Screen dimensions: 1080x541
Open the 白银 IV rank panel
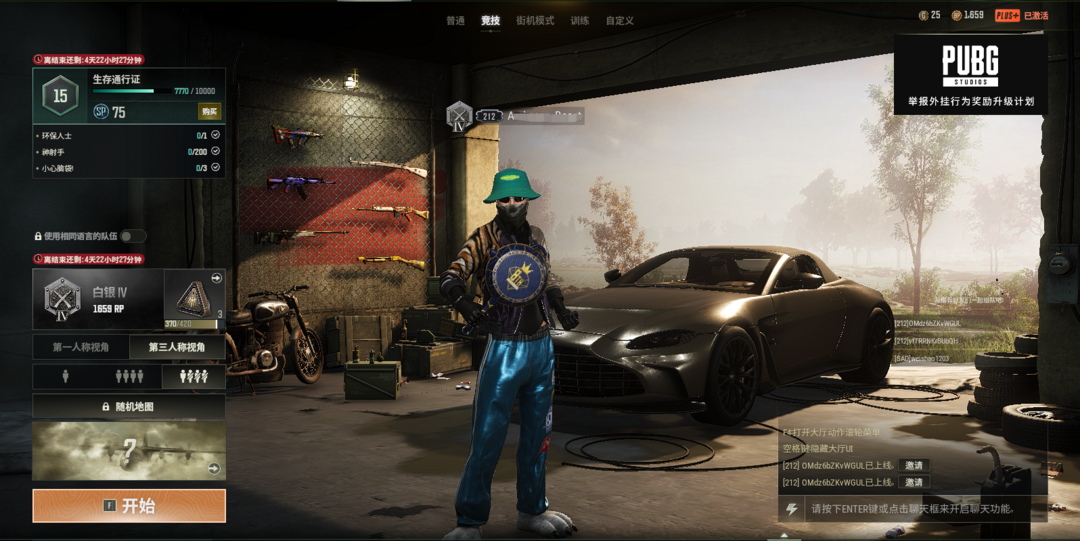(97, 298)
